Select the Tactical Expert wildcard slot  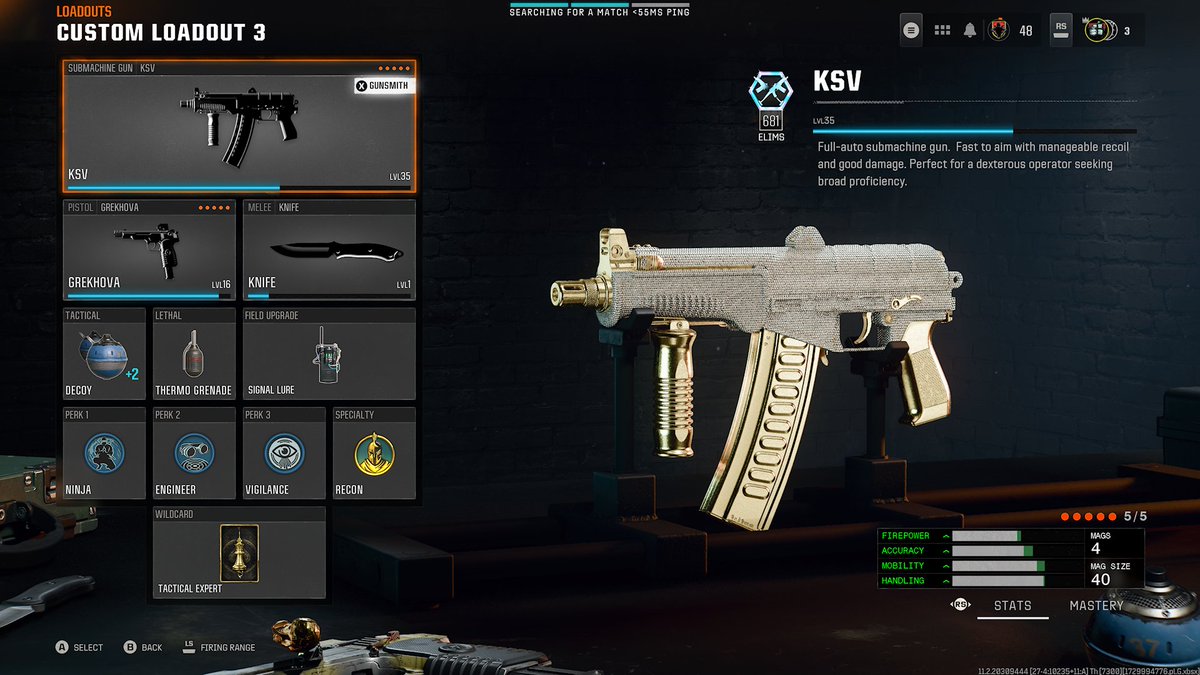pos(239,552)
